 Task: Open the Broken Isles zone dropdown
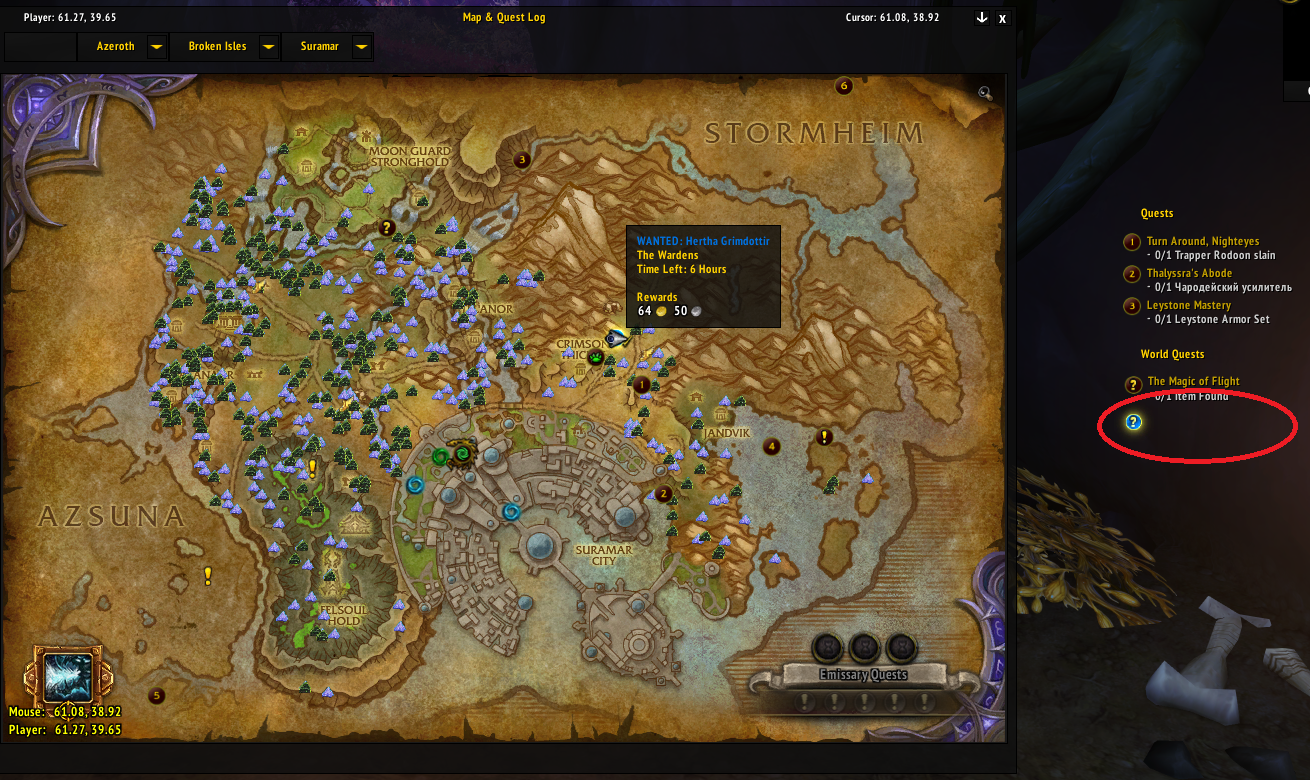pos(267,47)
